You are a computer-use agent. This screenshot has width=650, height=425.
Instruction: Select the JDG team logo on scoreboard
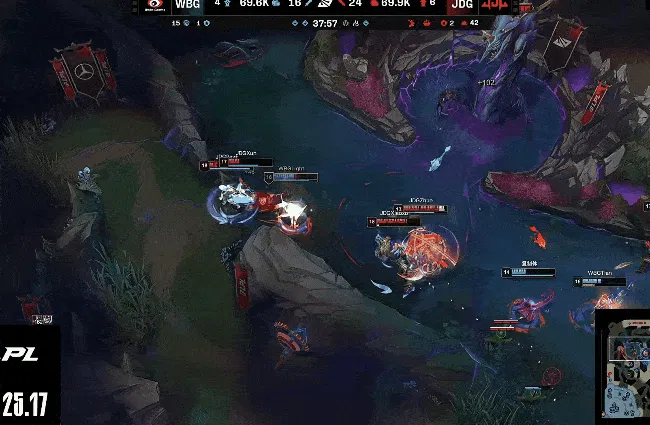point(496,5)
